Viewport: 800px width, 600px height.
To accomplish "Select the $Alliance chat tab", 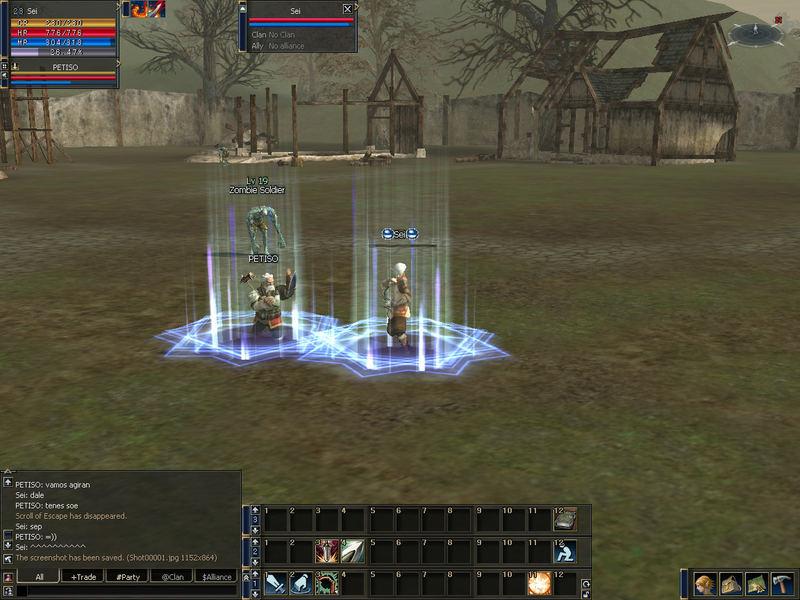I will tap(216, 576).
